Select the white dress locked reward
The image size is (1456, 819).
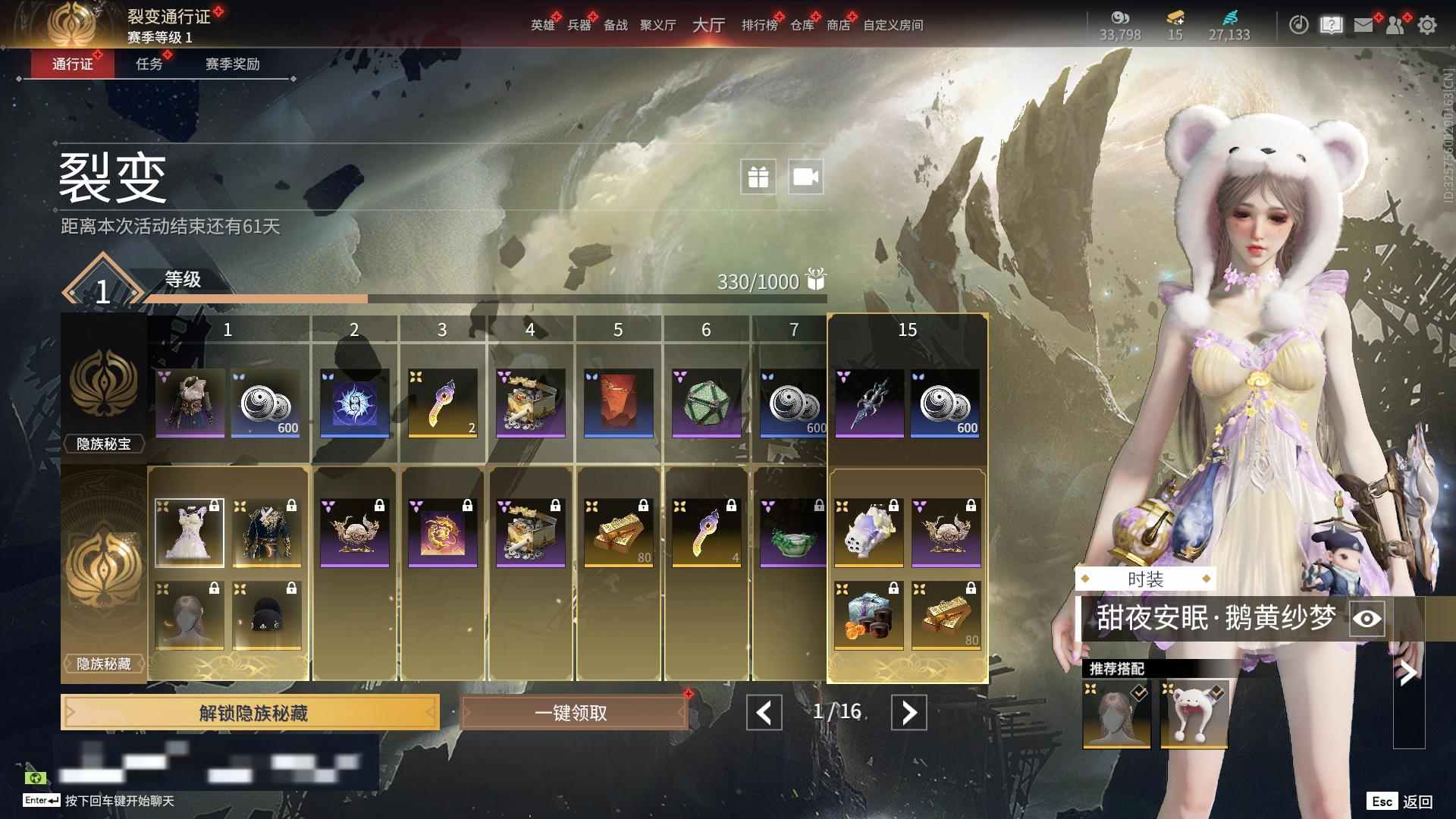tap(190, 532)
